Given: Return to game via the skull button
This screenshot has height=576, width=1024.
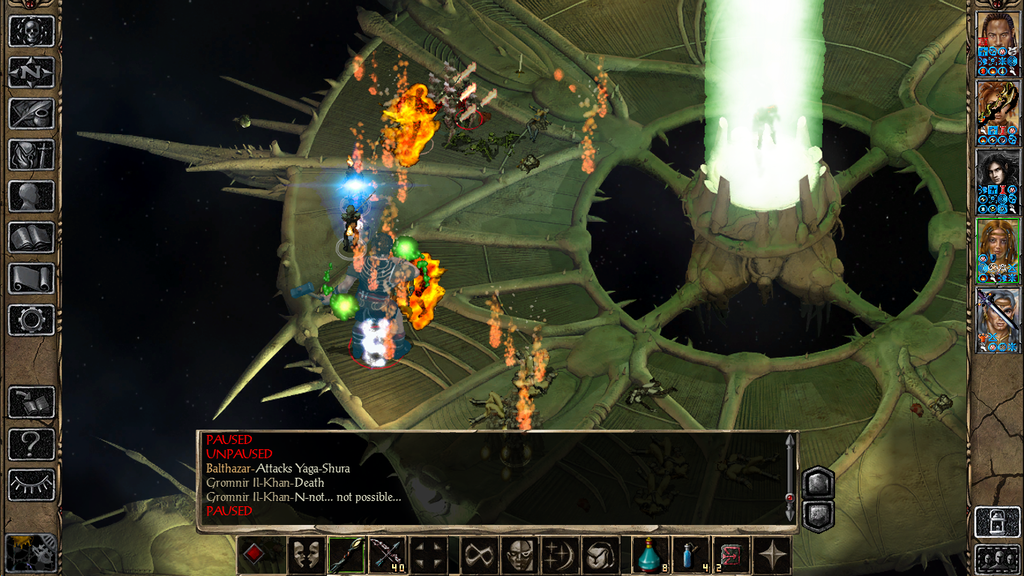Looking at the screenshot, I should click(31, 30).
